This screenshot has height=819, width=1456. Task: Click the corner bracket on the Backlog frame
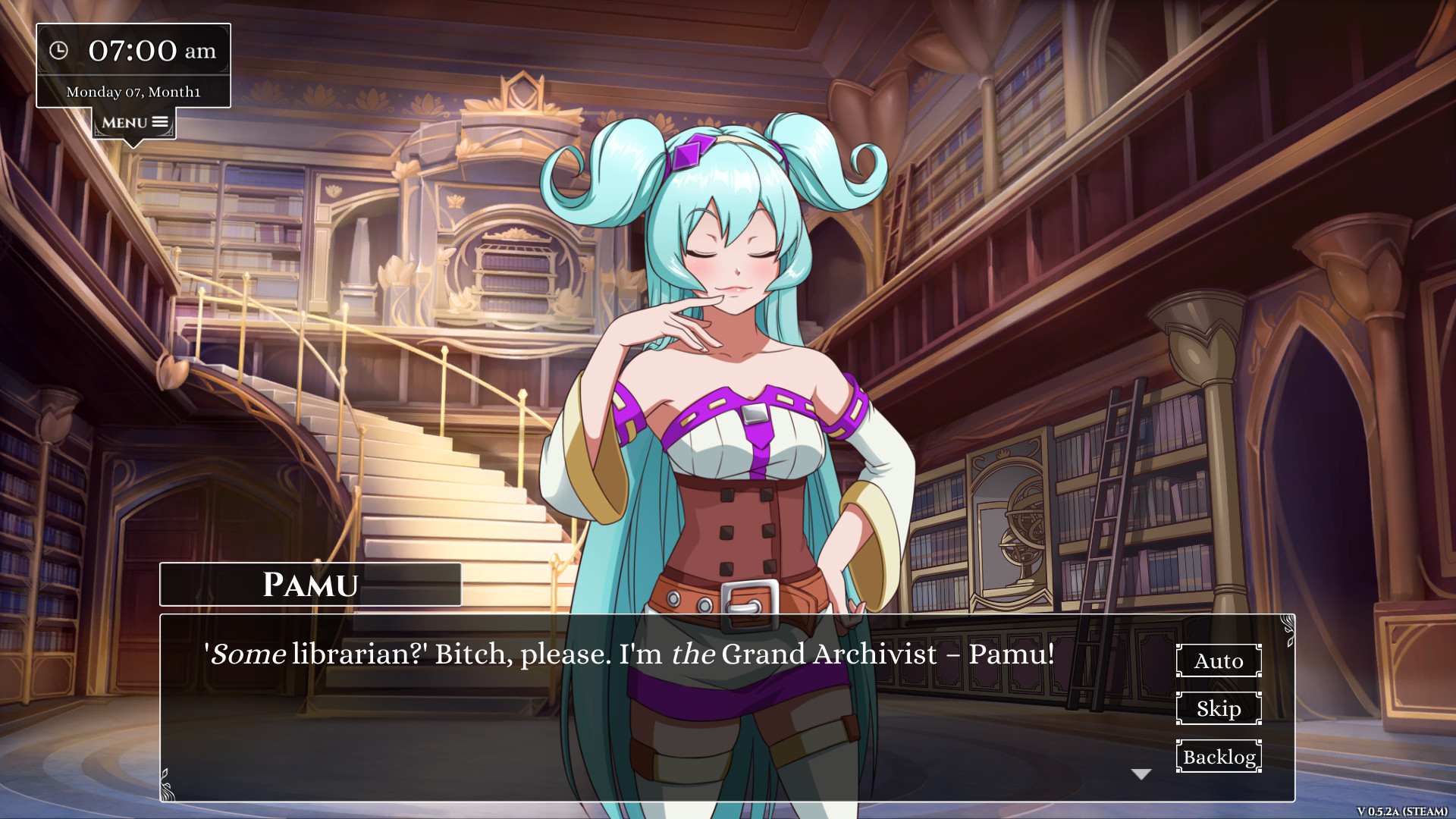(x=1178, y=742)
